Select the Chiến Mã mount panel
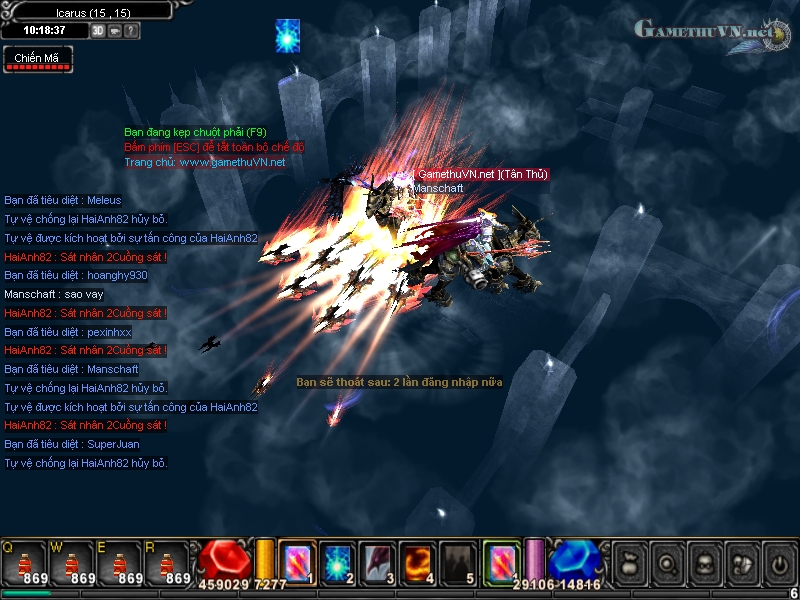The image size is (800, 600). pos(37,60)
